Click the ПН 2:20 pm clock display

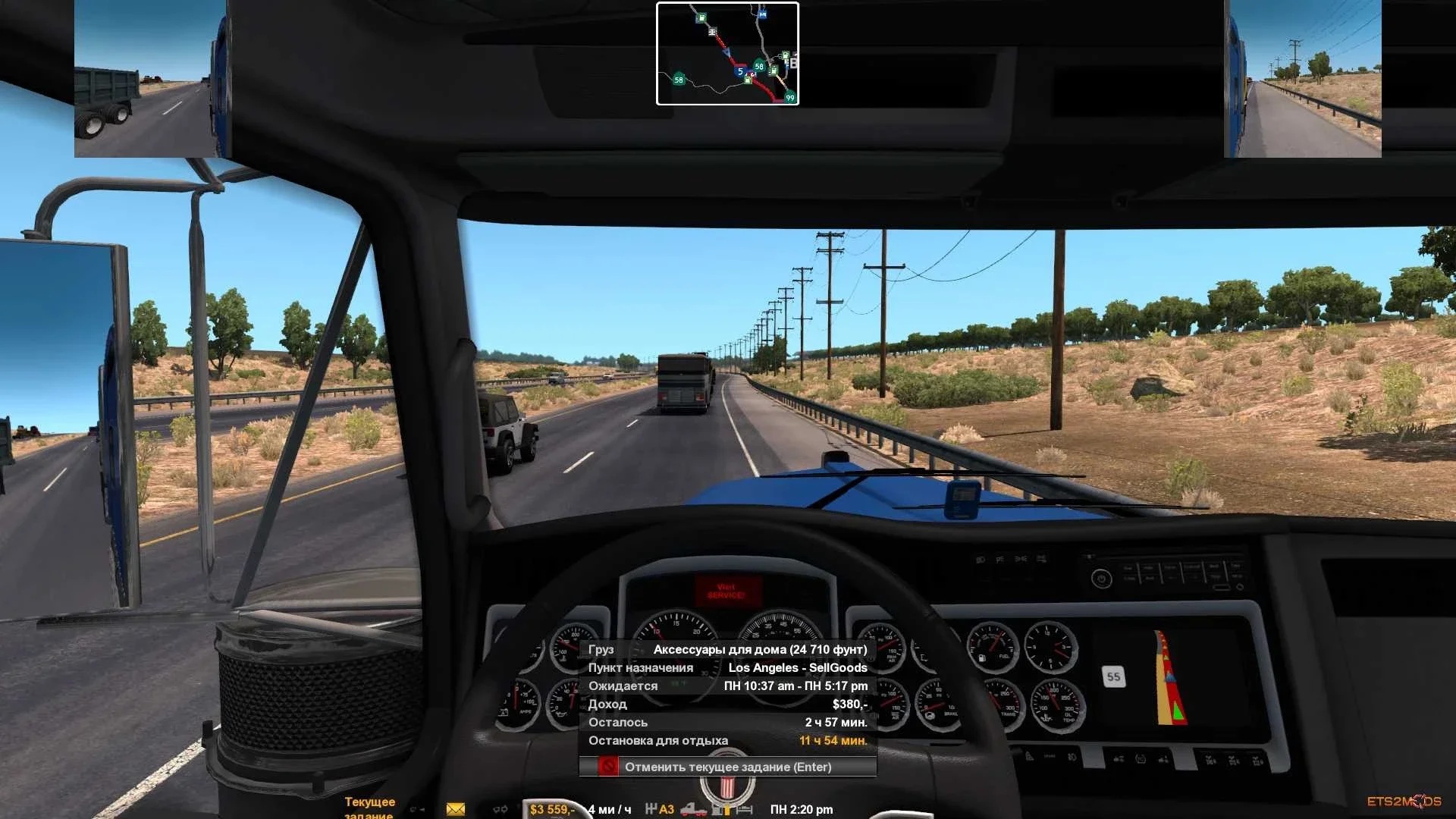pyautogui.click(x=800, y=808)
